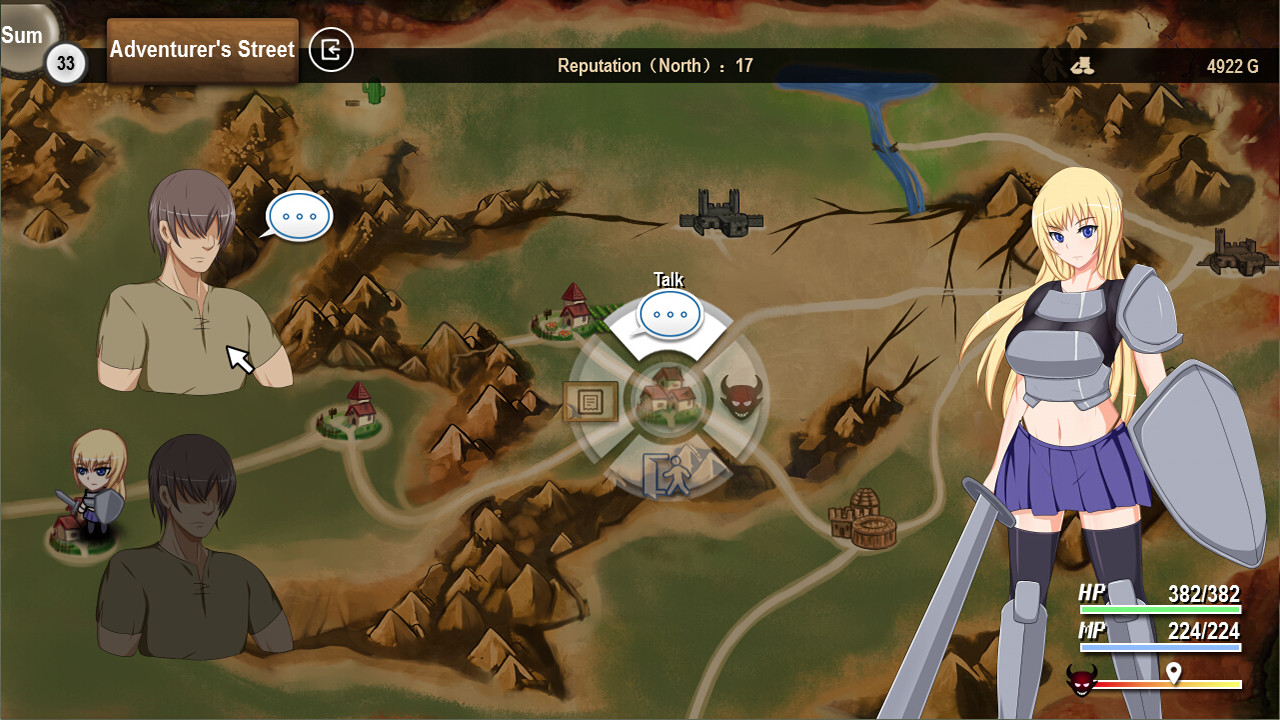Click the Adventurer's Street location label

pos(202,50)
